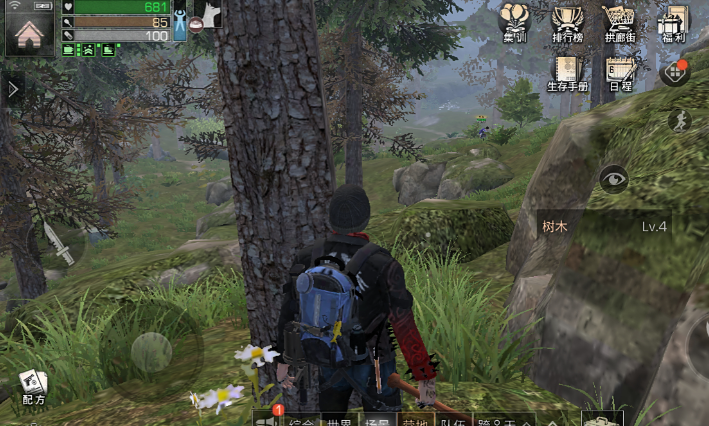Open the 生存手册 survival handbook

(x=567, y=72)
